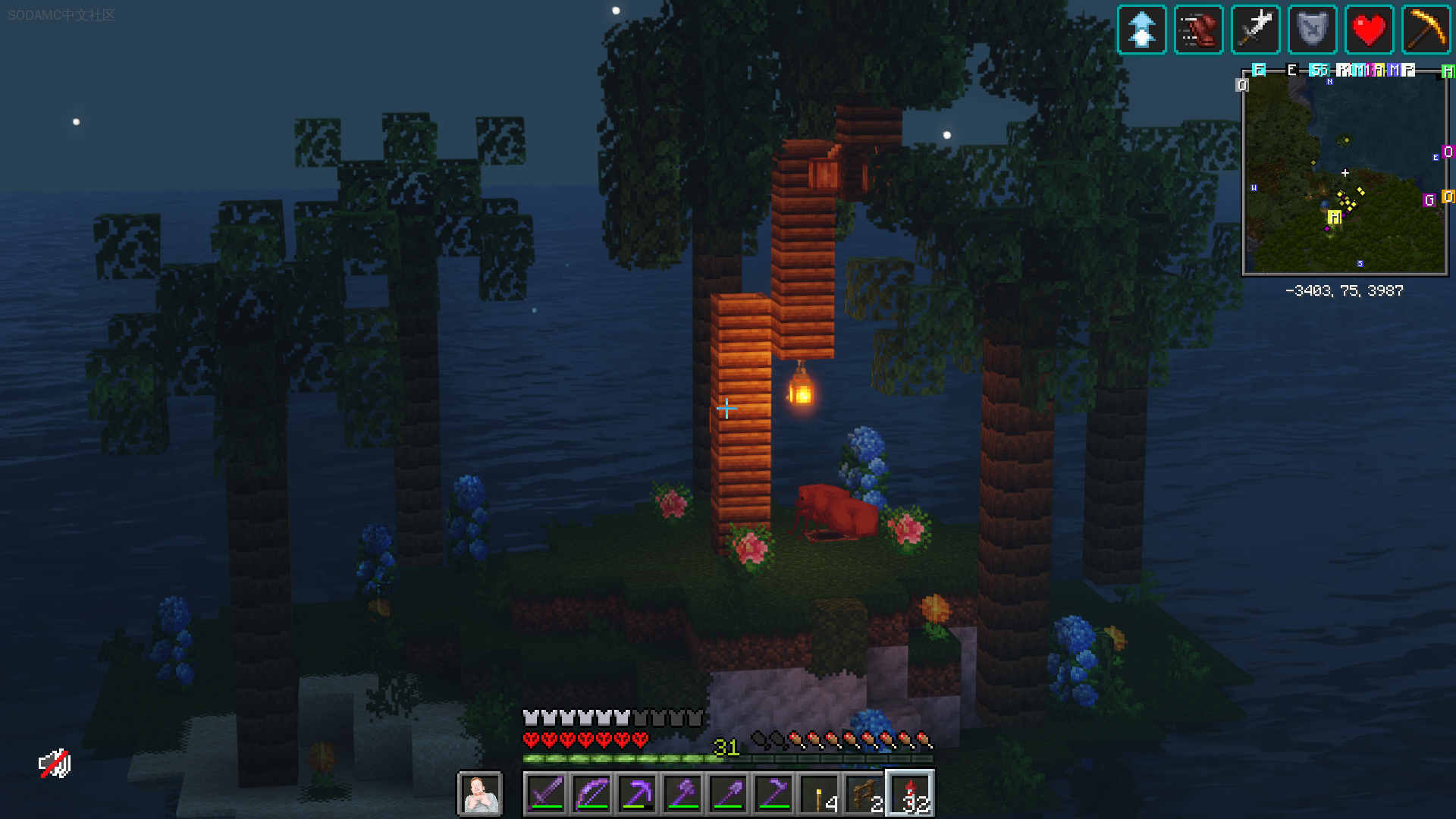Click the muted speaker voice icon
Viewport: 1456px width, 819px height.
click(x=55, y=764)
